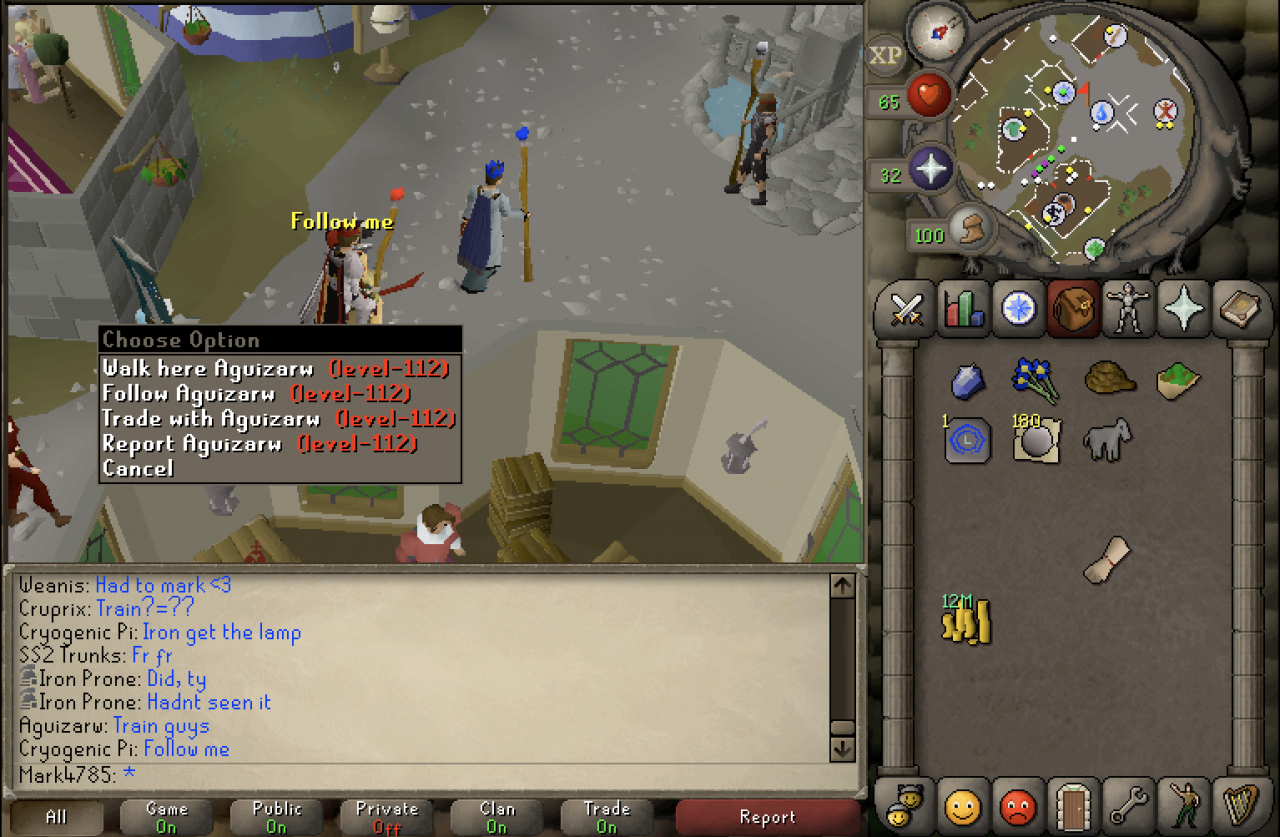
Task: Open the Report abuse button
Action: tap(767, 817)
